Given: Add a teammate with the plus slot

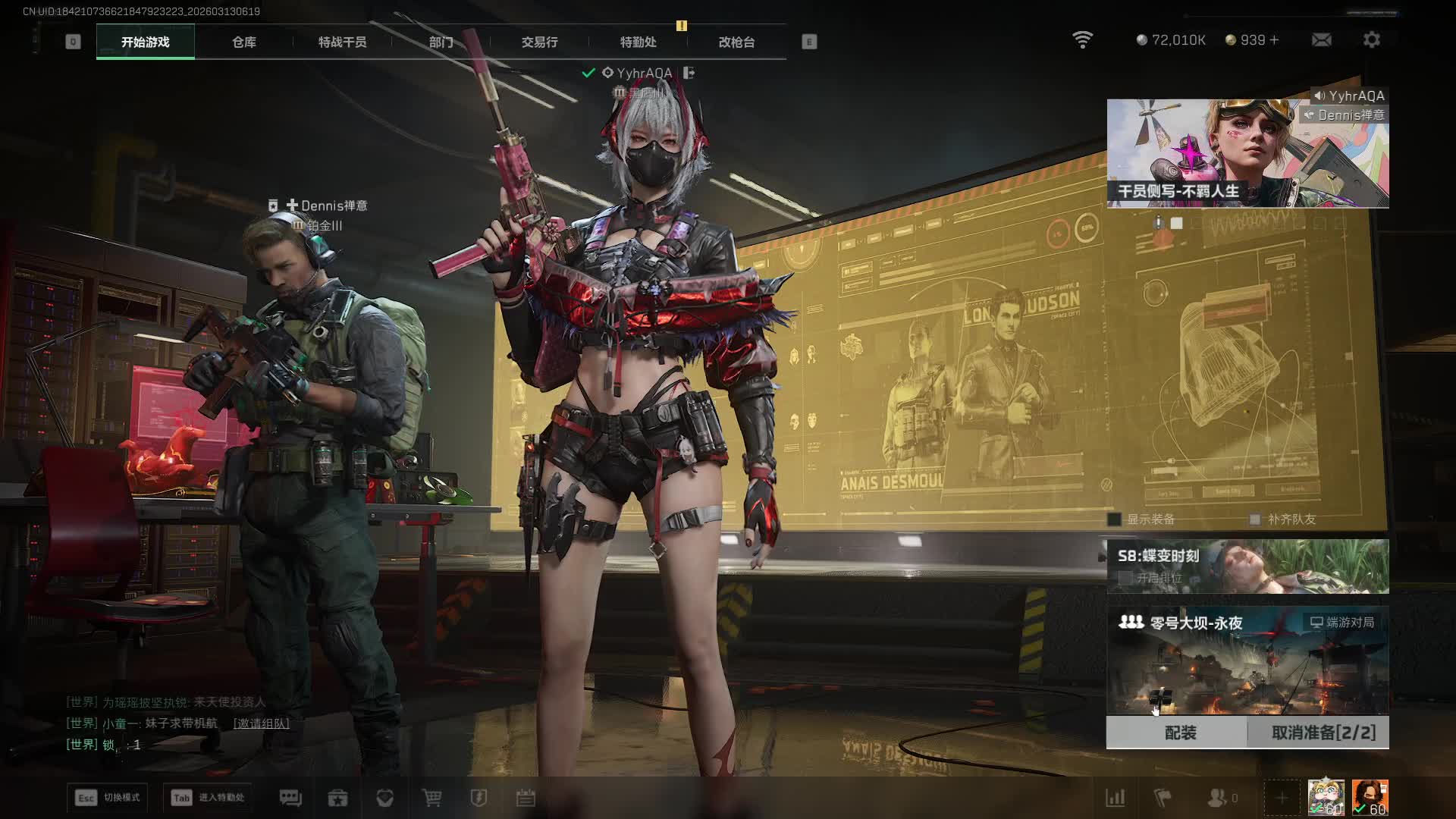Looking at the screenshot, I should coord(1282,798).
